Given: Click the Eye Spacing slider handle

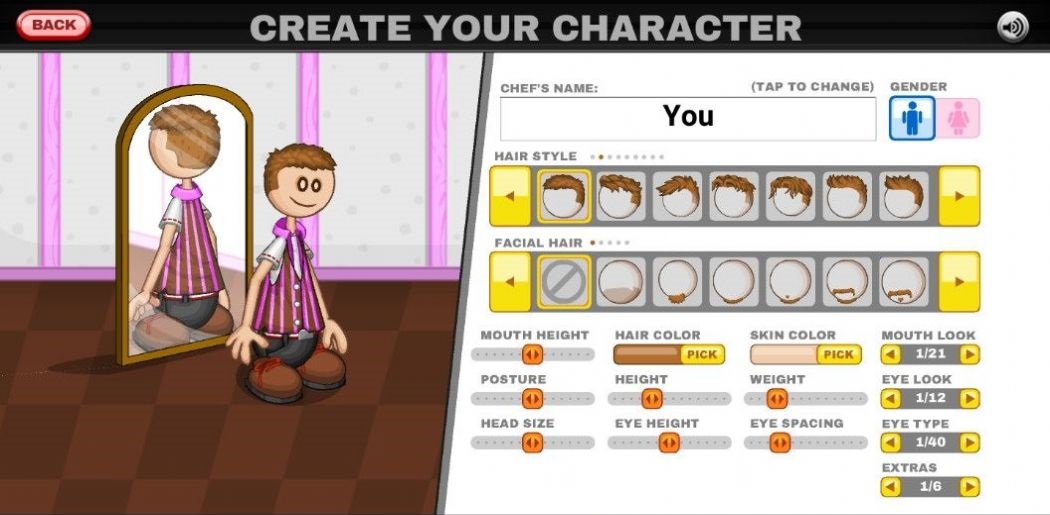Looking at the screenshot, I should point(780,443).
